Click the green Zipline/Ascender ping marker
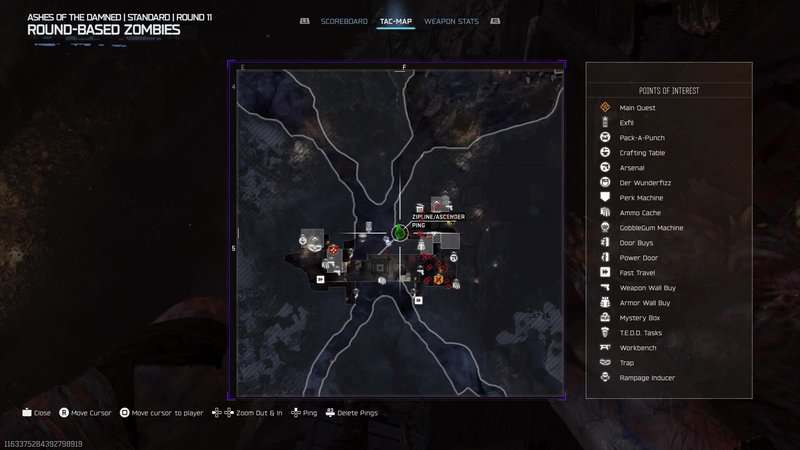 399,233
